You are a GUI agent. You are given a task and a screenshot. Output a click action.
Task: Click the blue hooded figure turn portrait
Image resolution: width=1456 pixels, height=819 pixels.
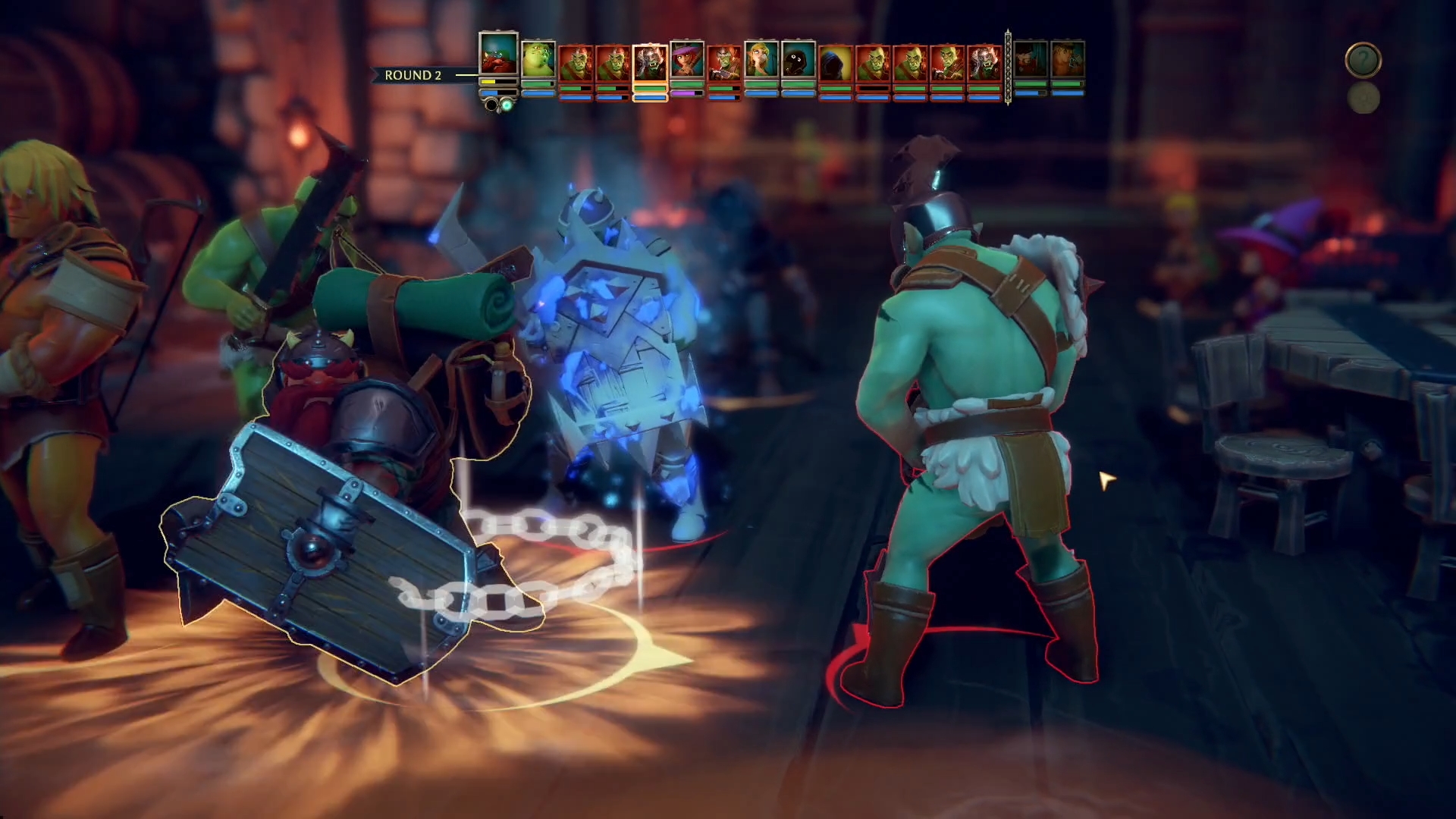836,62
